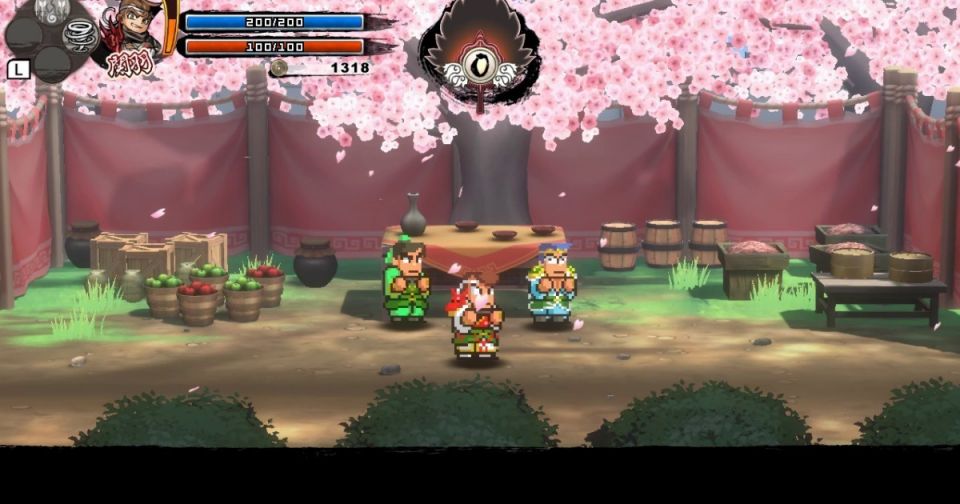The width and height of the screenshot is (960, 504).
Task: Select the whirlwind skill icon
Action: (x=79, y=35)
